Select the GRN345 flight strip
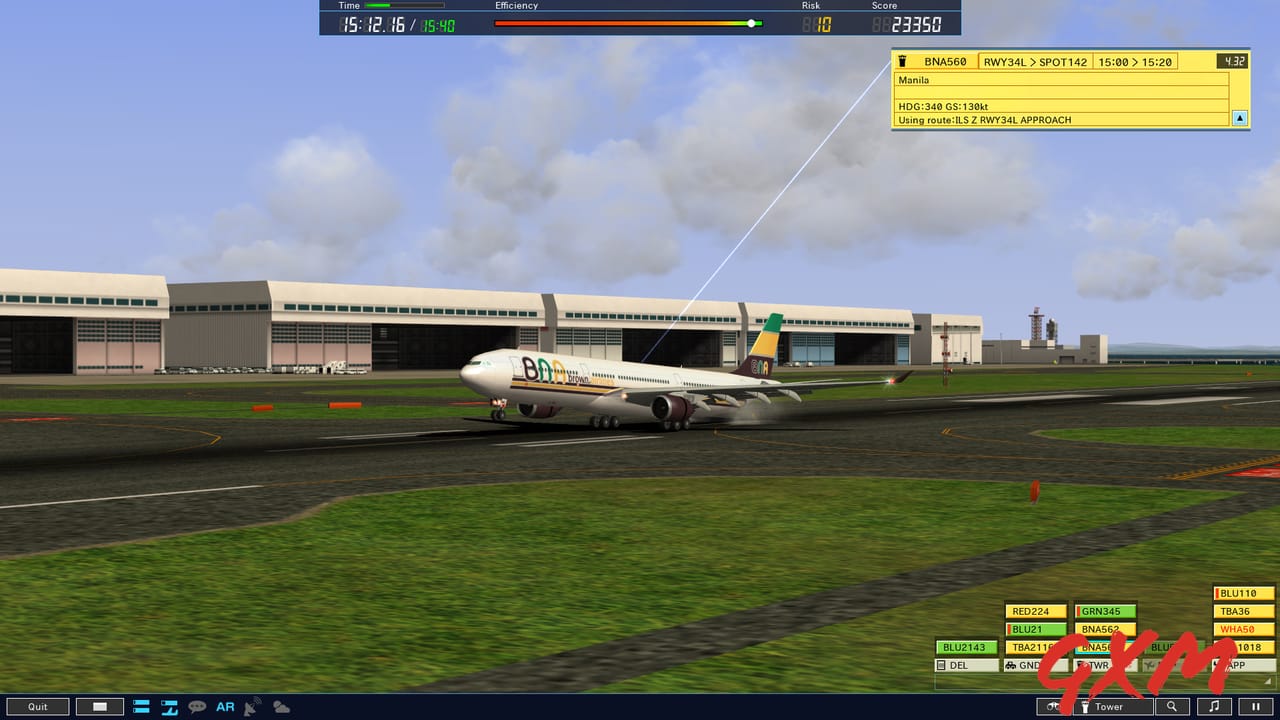 tap(1104, 611)
